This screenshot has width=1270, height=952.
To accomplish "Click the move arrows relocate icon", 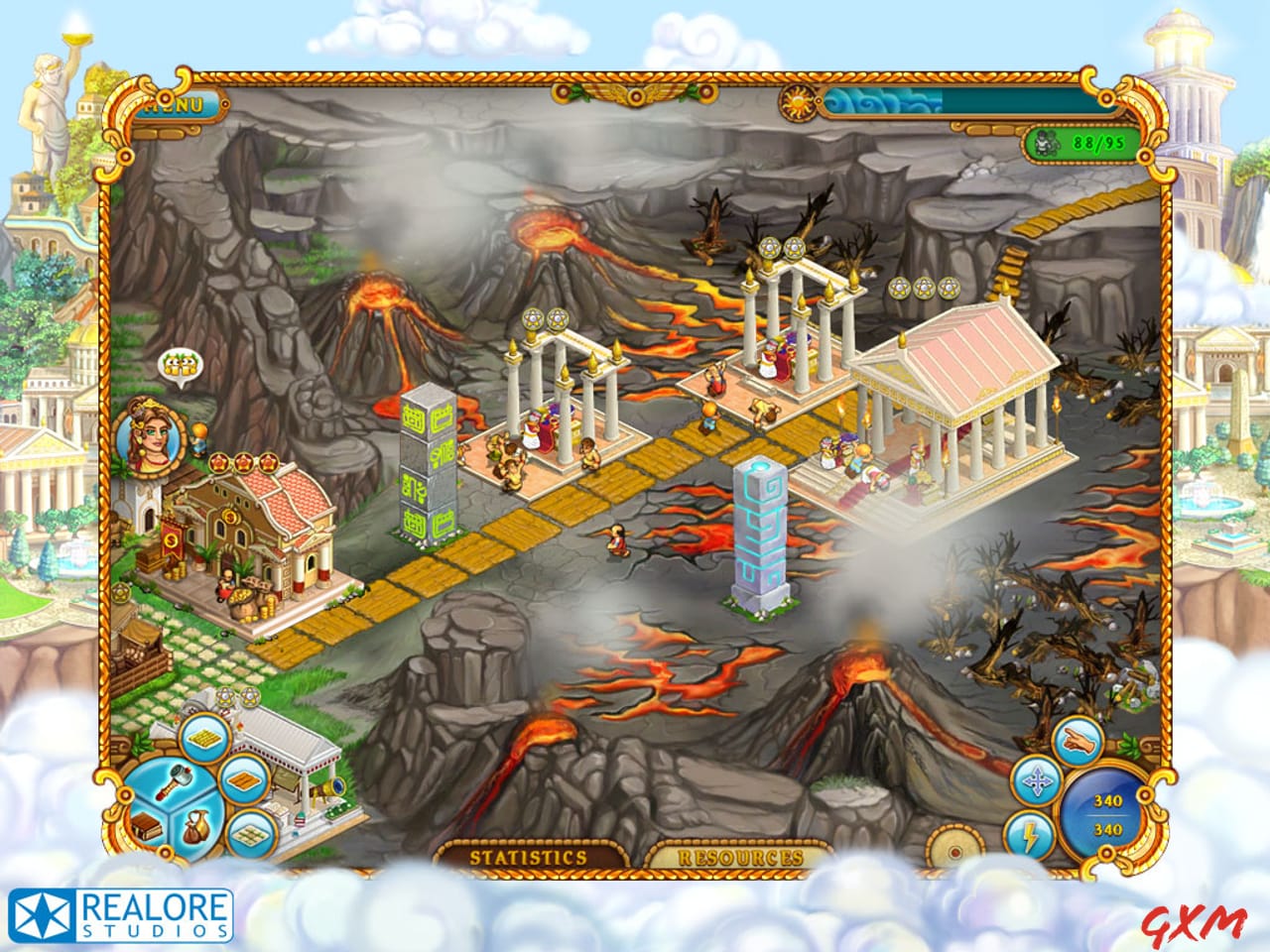I will 1036,780.
